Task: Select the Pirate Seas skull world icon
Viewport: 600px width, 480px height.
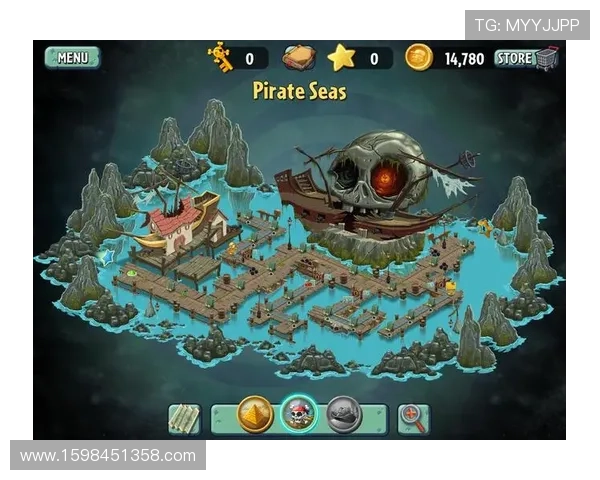Action: tap(298, 414)
